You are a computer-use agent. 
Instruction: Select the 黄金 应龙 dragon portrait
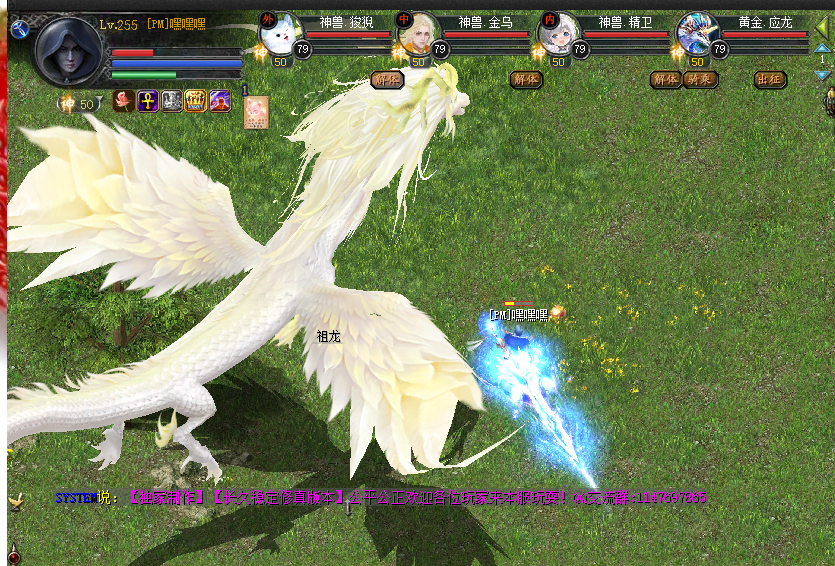click(697, 34)
